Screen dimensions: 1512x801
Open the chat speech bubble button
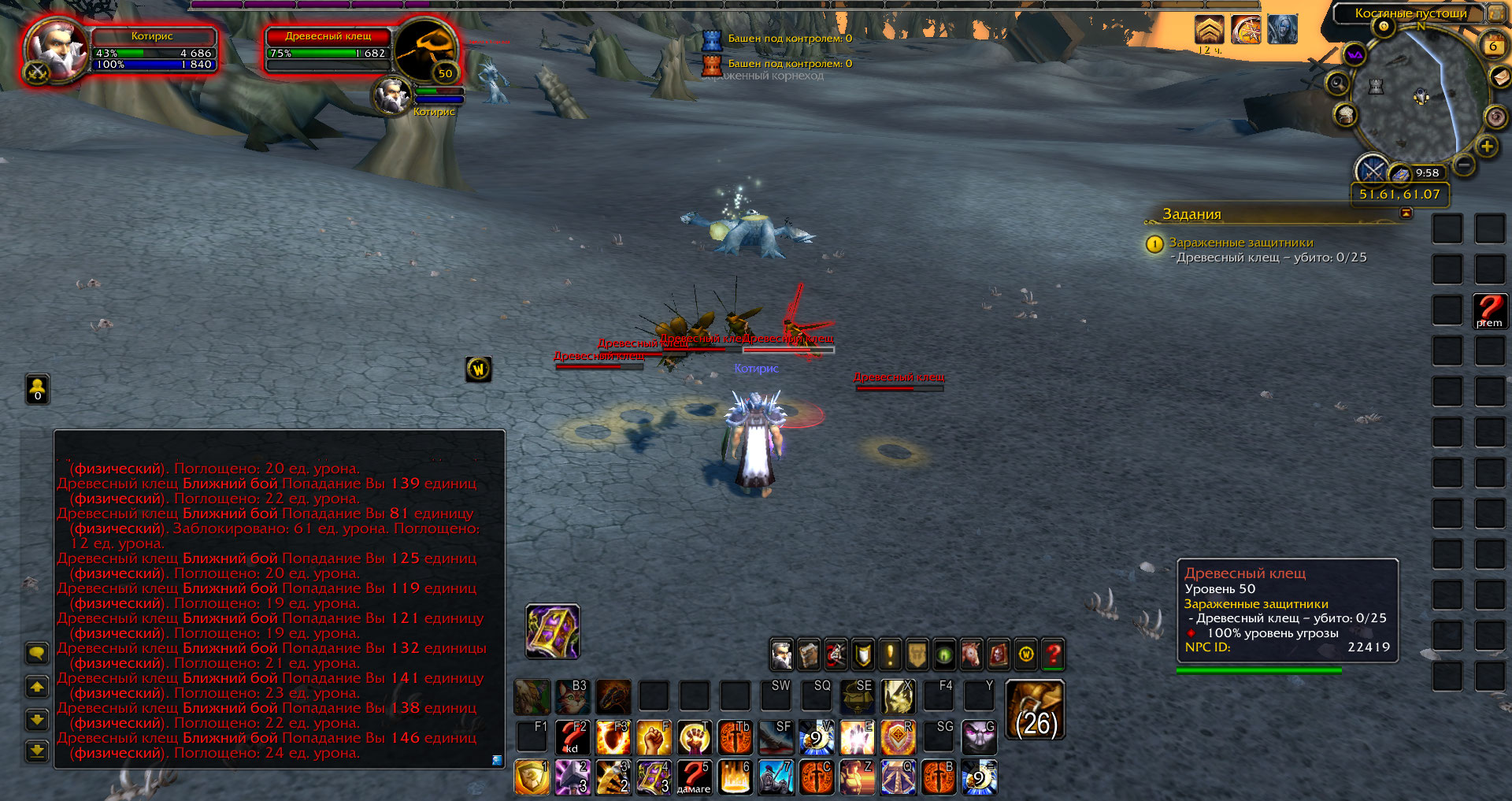tap(37, 653)
